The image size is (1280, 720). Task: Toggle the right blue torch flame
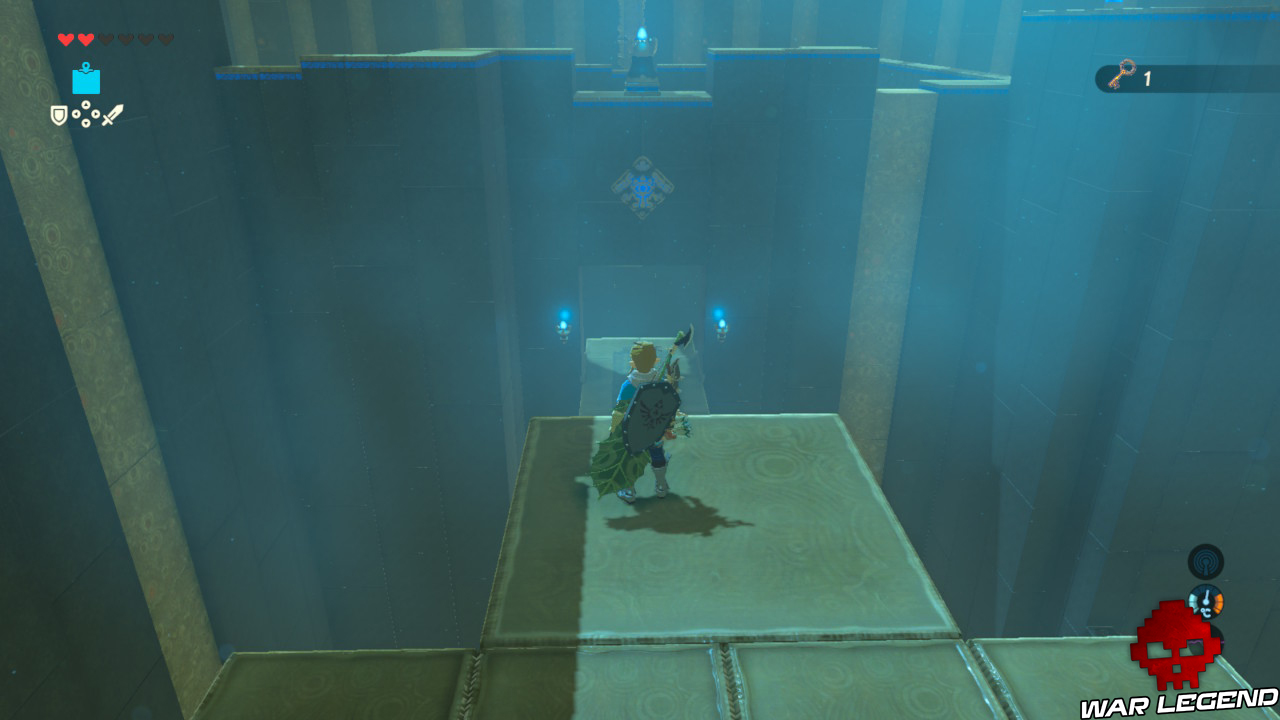click(x=722, y=316)
